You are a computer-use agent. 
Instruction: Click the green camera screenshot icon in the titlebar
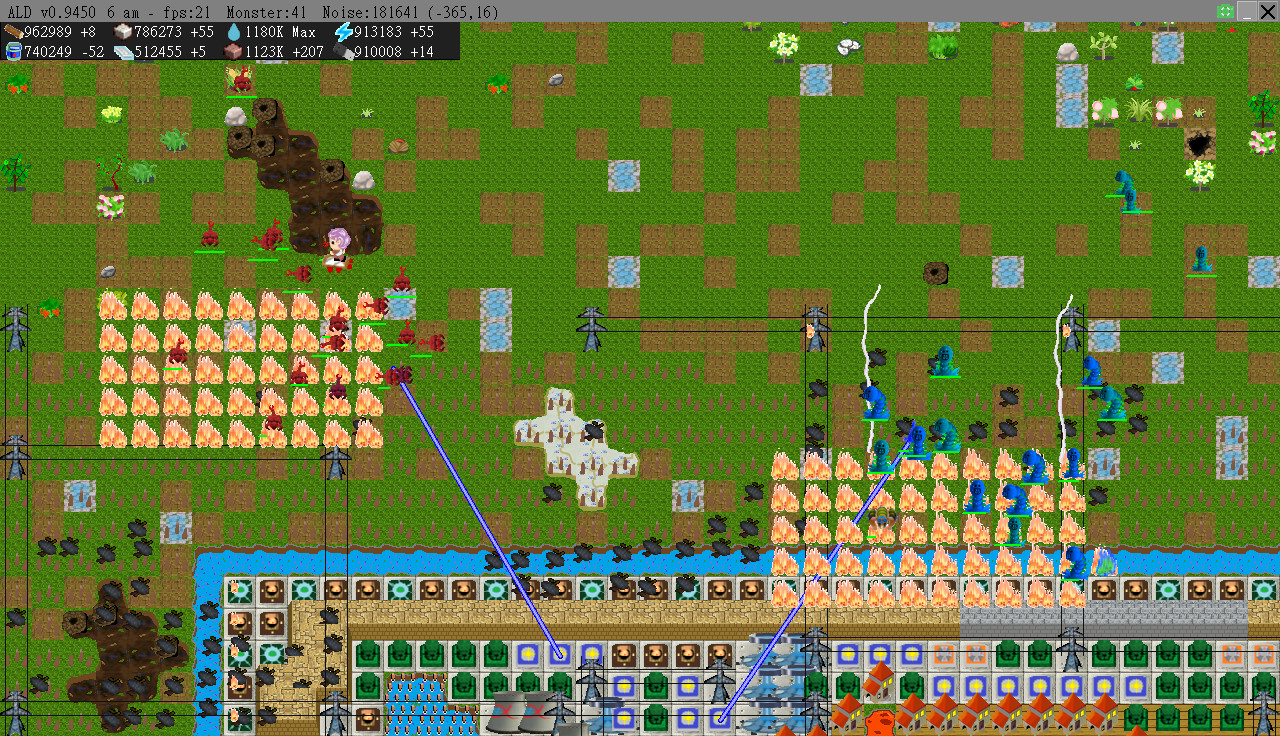pyautogui.click(x=1225, y=10)
